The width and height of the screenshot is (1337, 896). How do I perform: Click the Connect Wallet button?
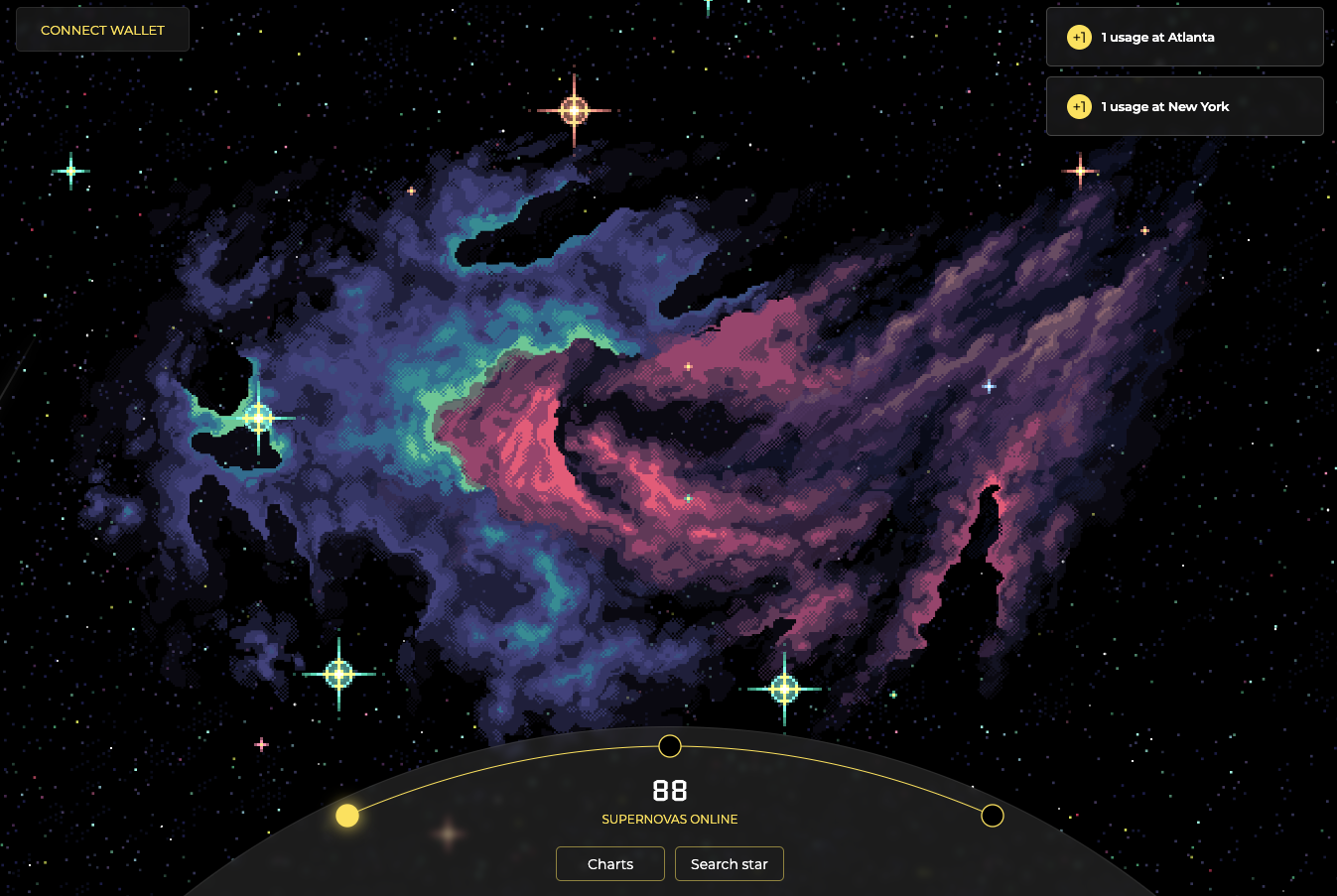point(102,29)
